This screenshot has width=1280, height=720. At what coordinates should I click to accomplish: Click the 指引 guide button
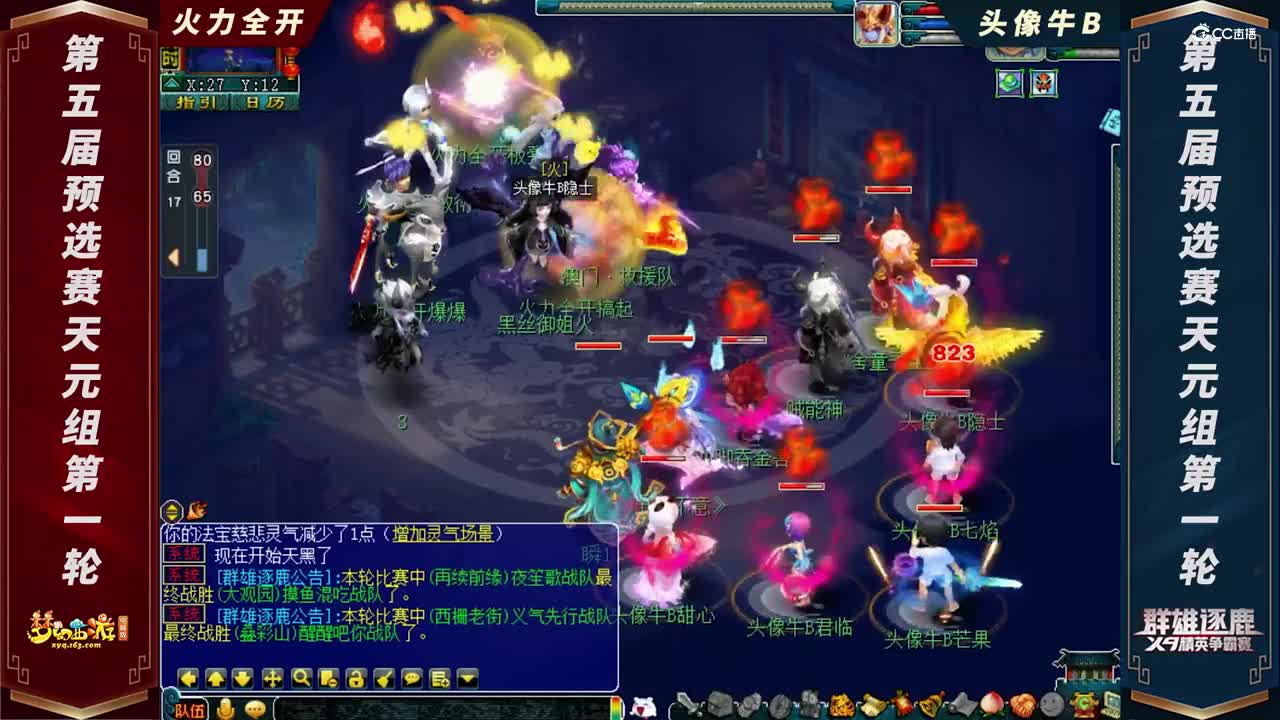[x=196, y=102]
